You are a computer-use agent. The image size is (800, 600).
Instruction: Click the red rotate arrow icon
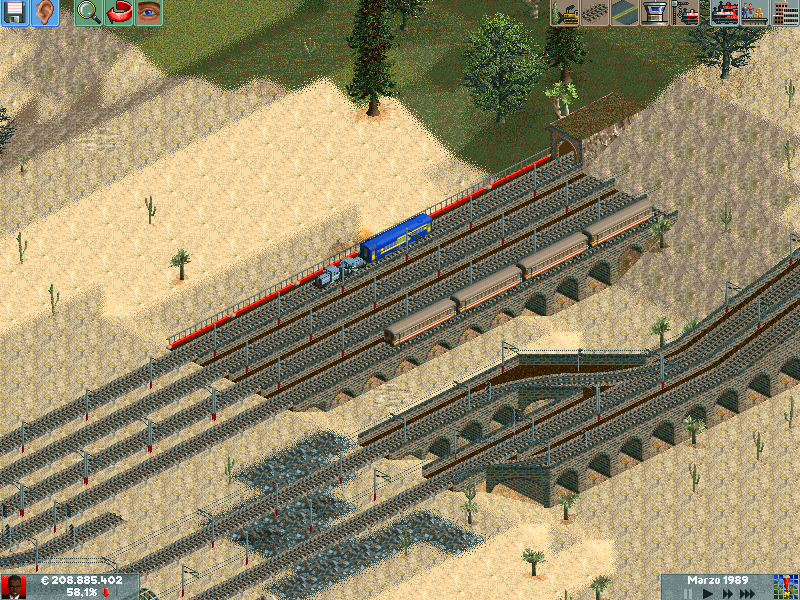119,13
